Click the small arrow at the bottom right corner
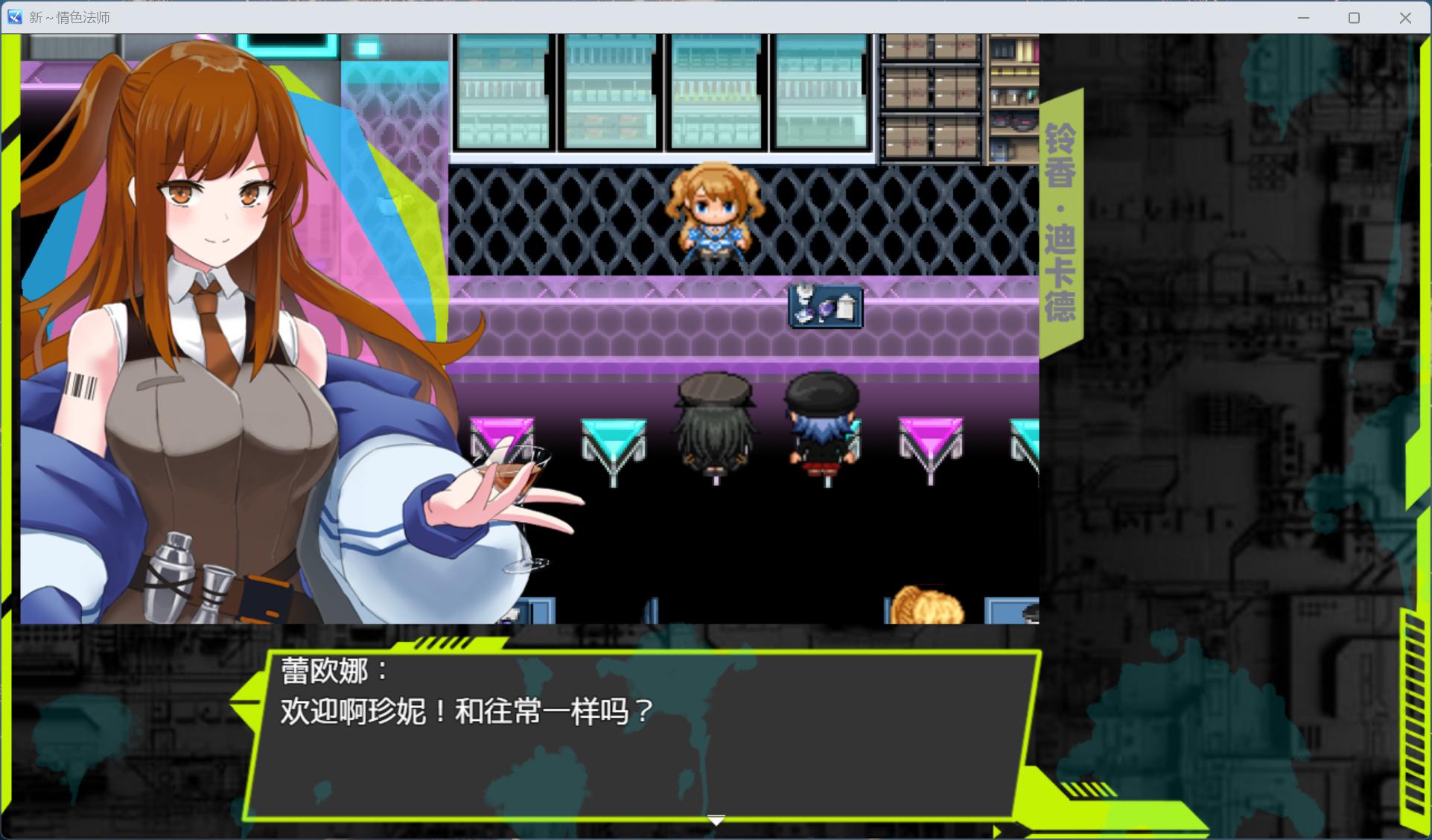1432x840 pixels. point(998,829)
